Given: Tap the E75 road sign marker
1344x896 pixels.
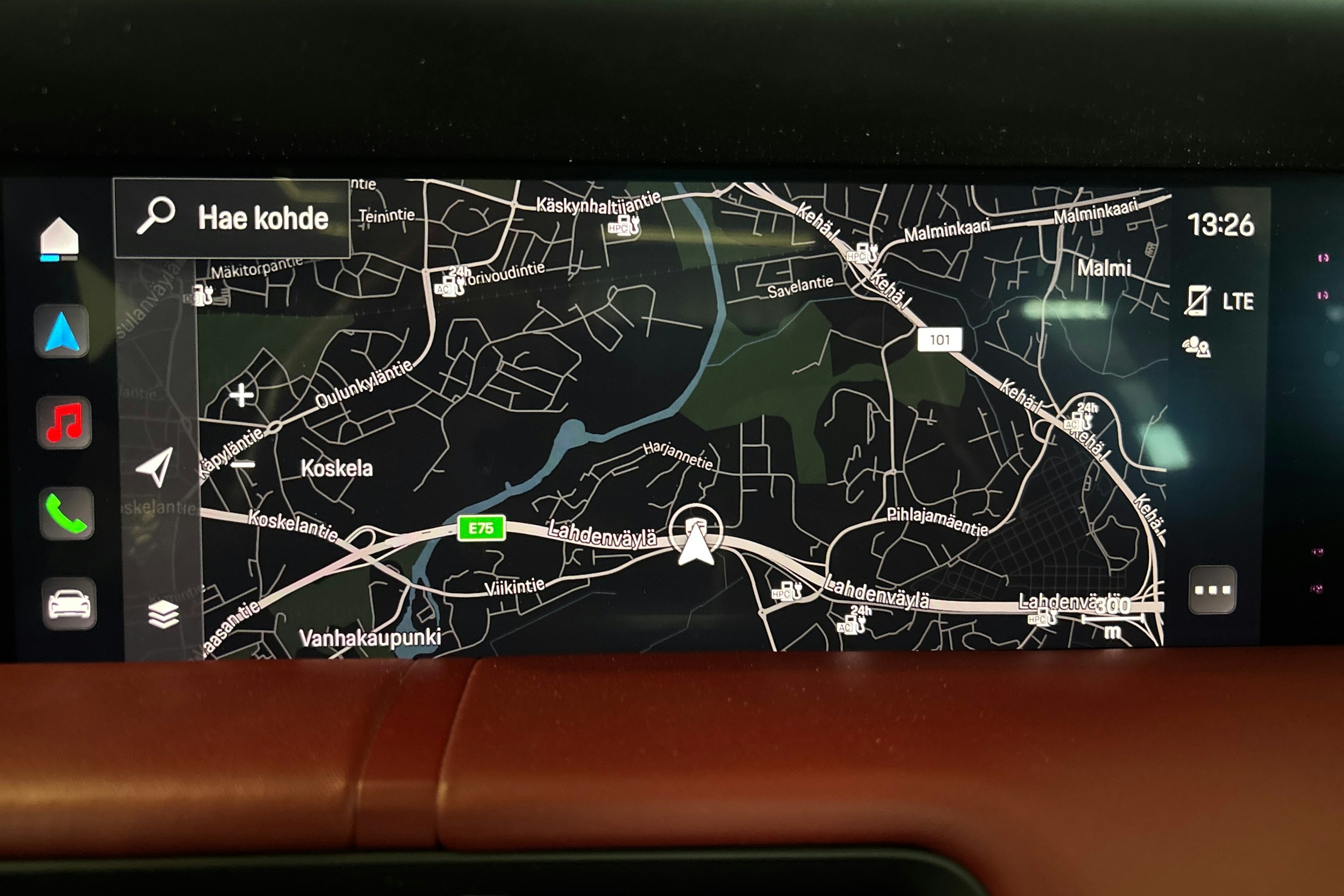Looking at the screenshot, I should [481, 528].
